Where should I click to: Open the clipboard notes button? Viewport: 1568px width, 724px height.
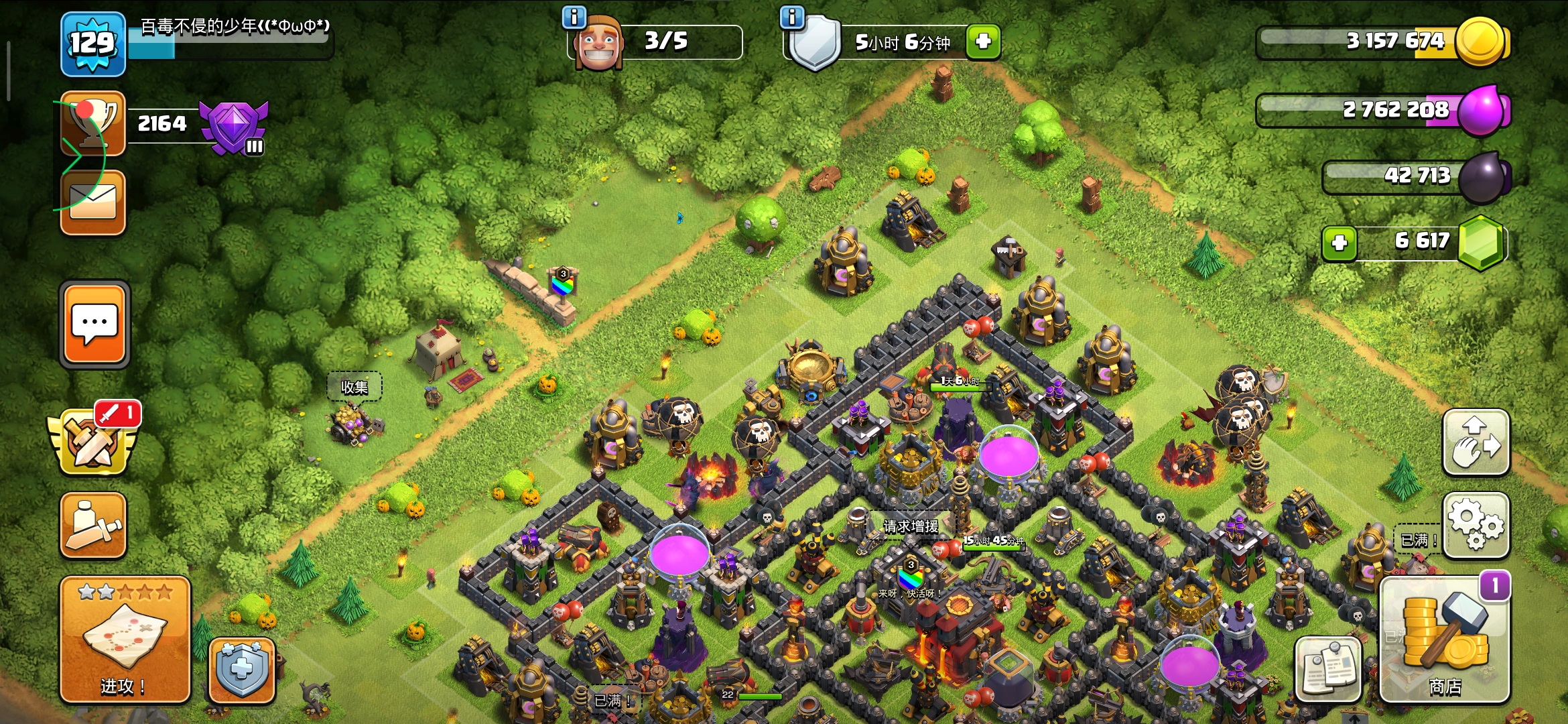point(1328,670)
